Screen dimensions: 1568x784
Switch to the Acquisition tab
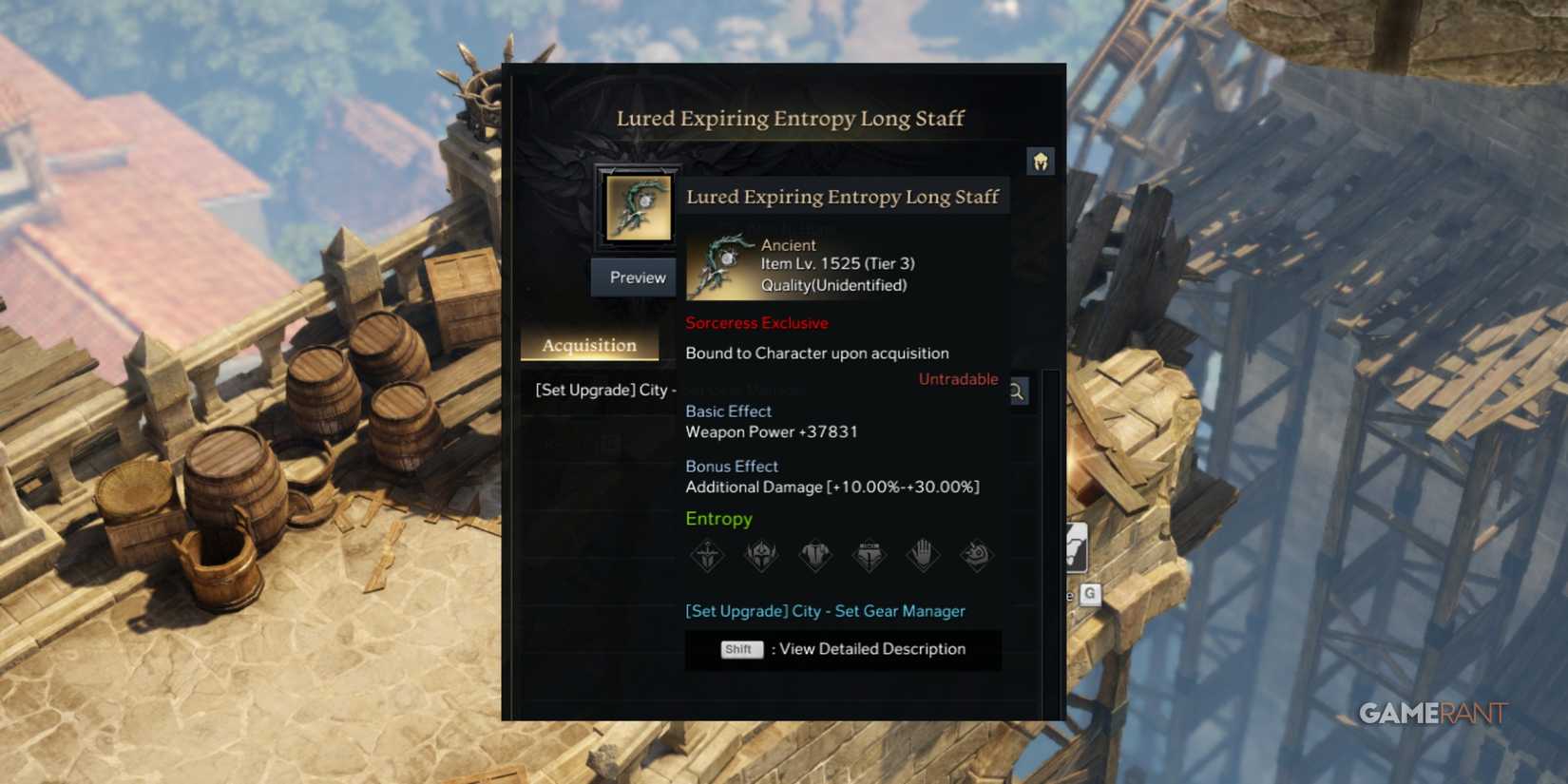588,344
